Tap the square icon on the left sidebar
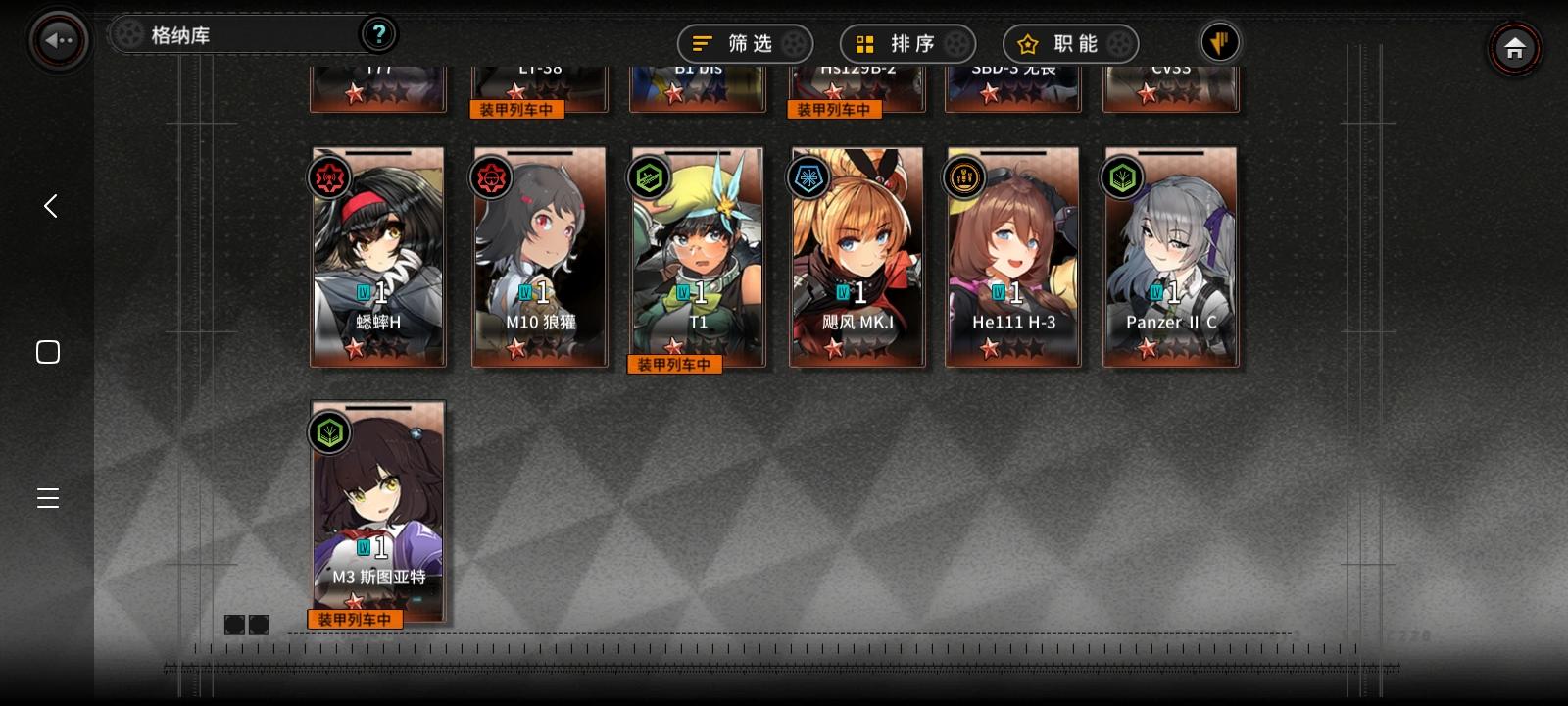The width and height of the screenshot is (1568, 706). click(47, 351)
